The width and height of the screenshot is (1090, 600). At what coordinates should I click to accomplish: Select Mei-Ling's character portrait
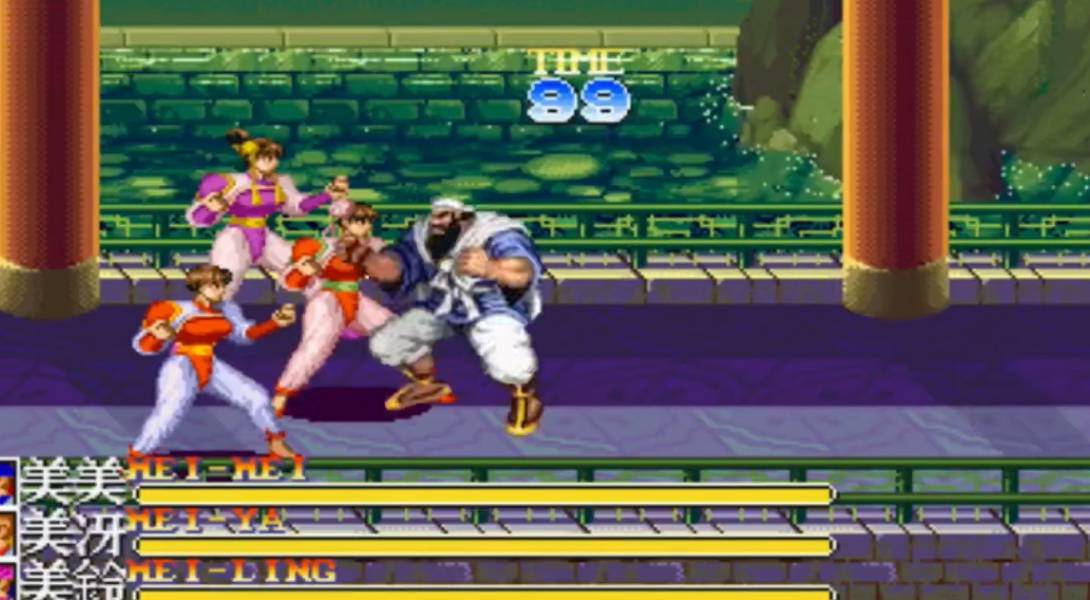(7, 583)
